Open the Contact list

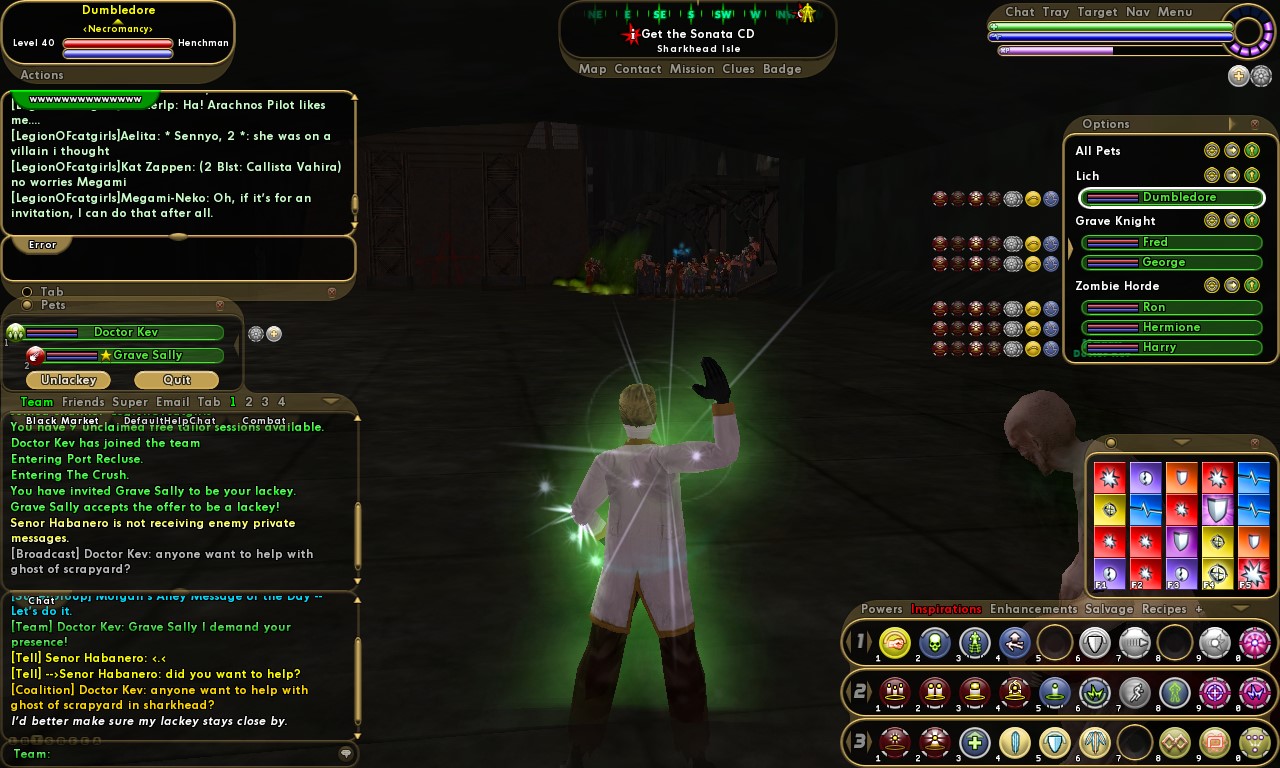(638, 69)
